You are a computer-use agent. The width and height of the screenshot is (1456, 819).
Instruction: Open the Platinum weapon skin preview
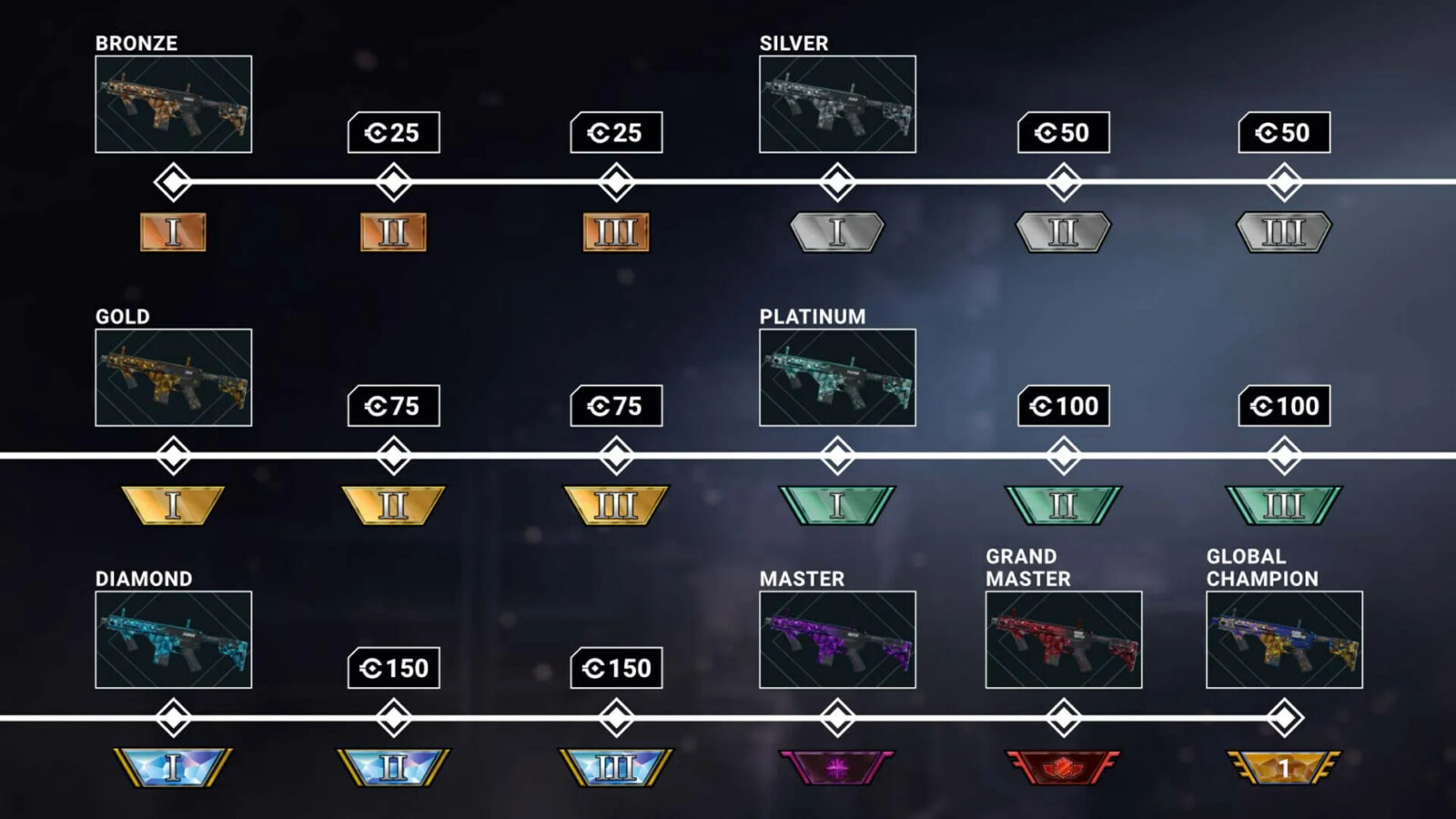pyautogui.click(x=837, y=377)
